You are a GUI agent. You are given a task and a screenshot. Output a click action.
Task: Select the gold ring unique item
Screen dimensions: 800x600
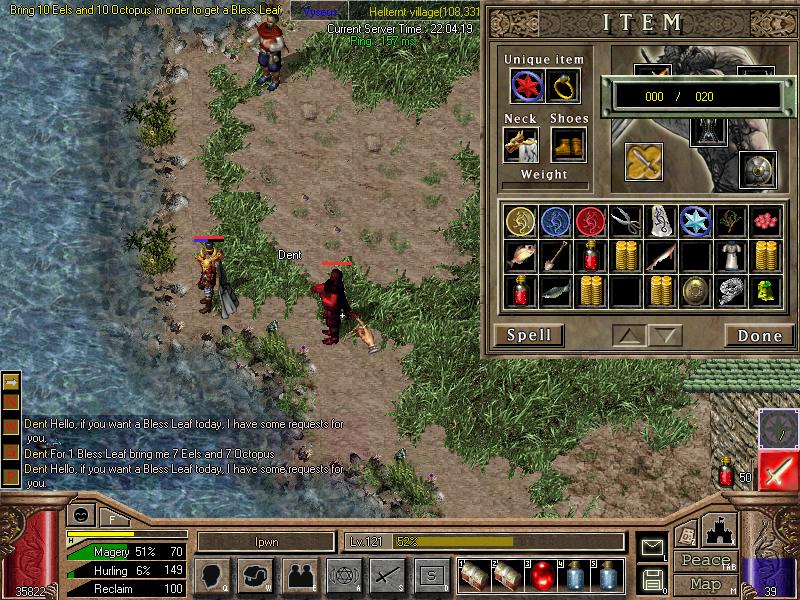click(566, 87)
